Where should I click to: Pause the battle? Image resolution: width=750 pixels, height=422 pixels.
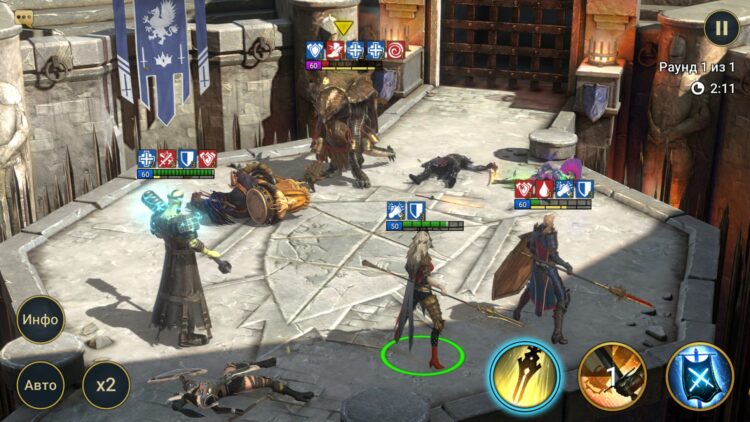(x=721, y=27)
